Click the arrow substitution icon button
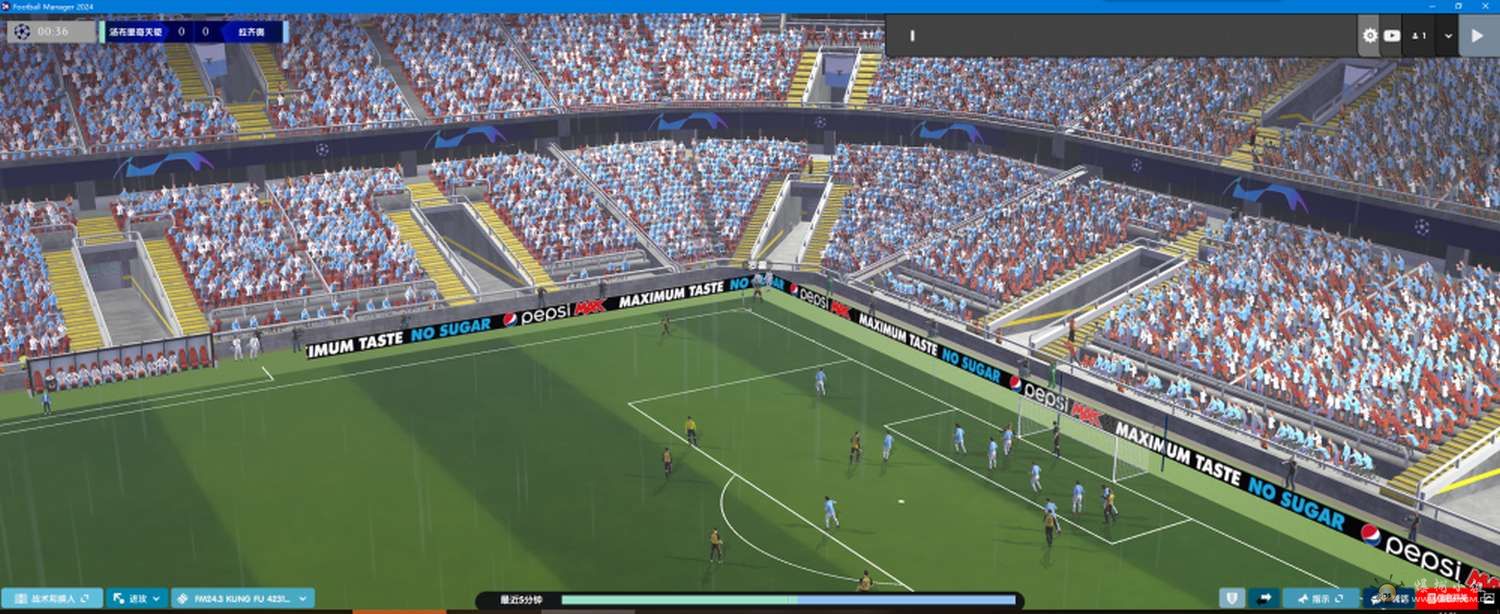 [1265, 598]
